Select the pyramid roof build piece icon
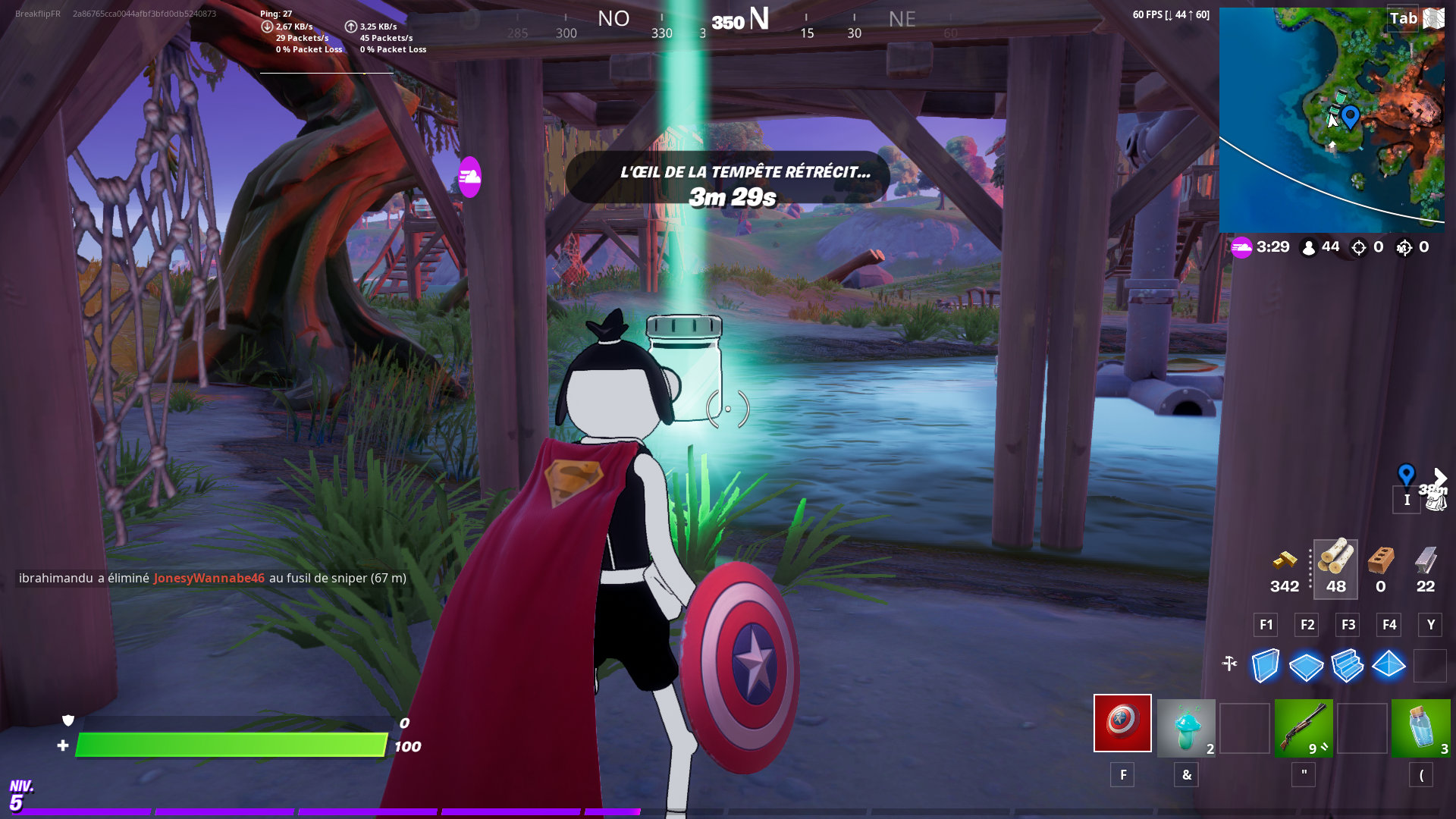The height and width of the screenshot is (819, 1456). [x=1388, y=666]
